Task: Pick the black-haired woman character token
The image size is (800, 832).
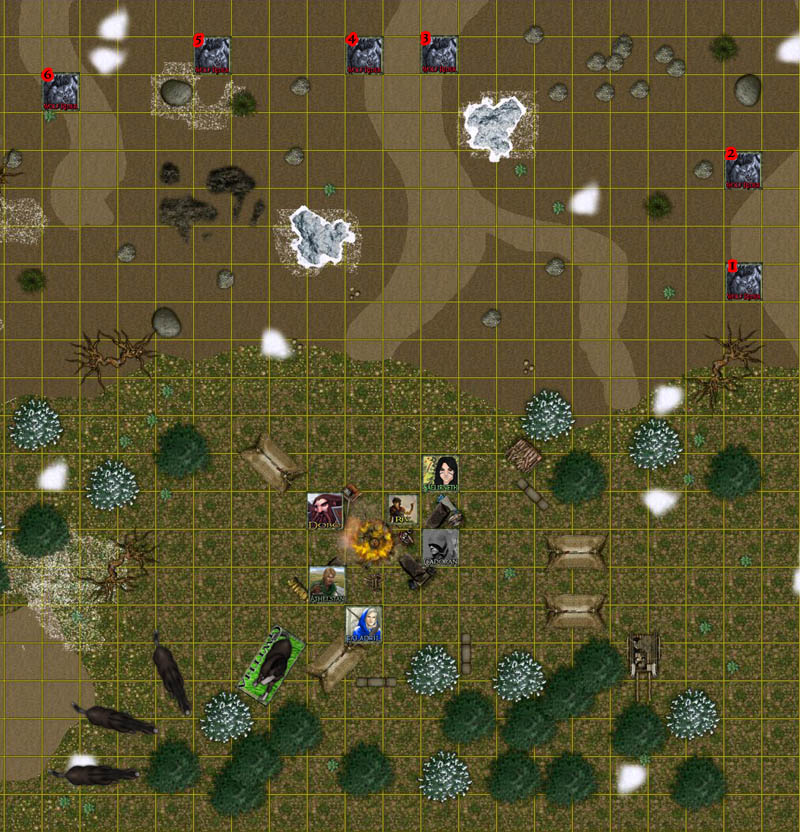Action: coord(440,473)
